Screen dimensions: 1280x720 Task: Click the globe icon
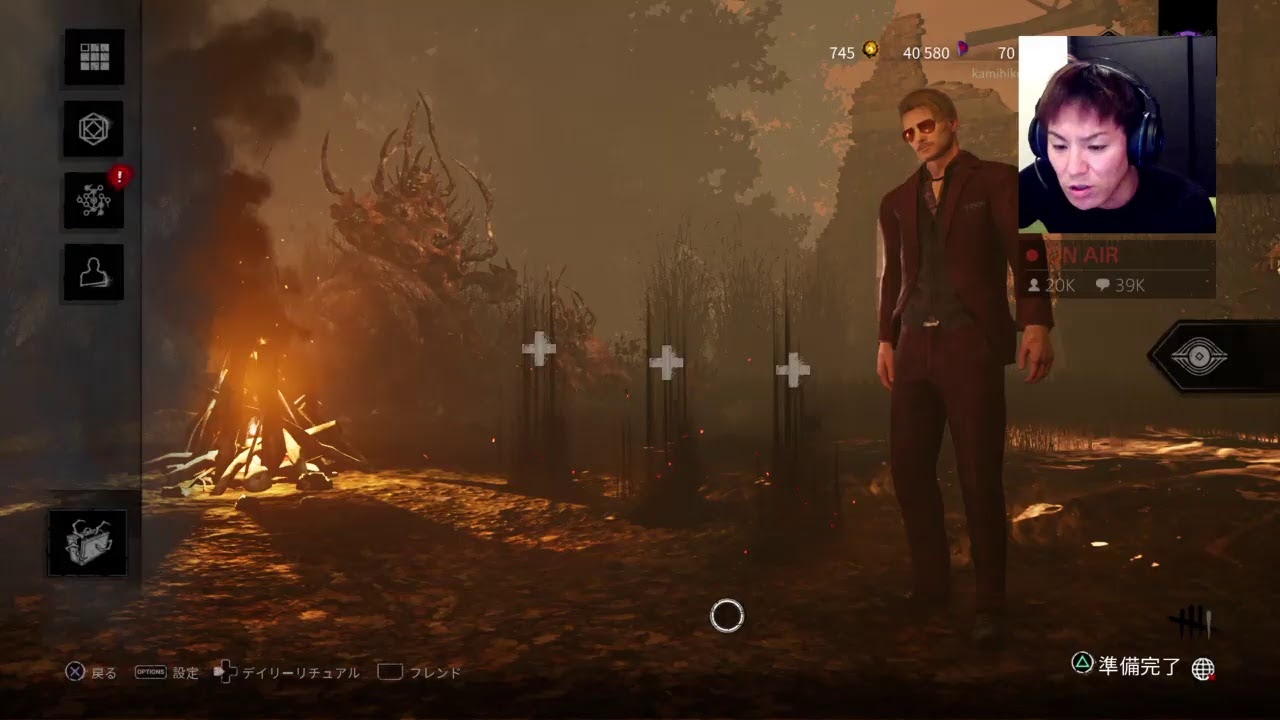coord(1203,669)
